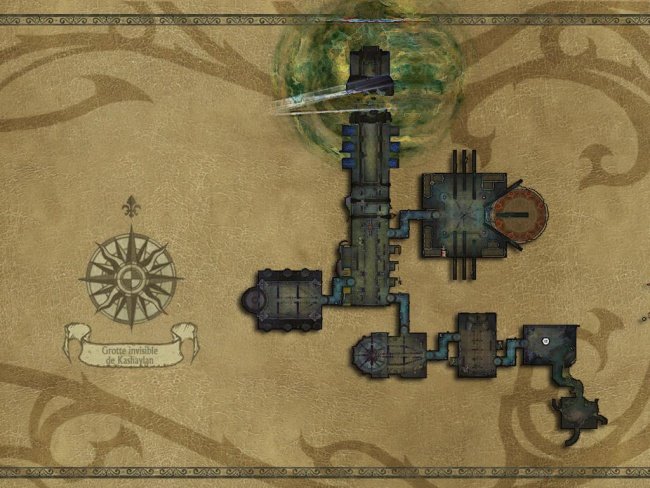Image resolution: width=650 pixels, height=488 pixels.
Task: Click the white position marker on the map
Action: pos(547,342)
